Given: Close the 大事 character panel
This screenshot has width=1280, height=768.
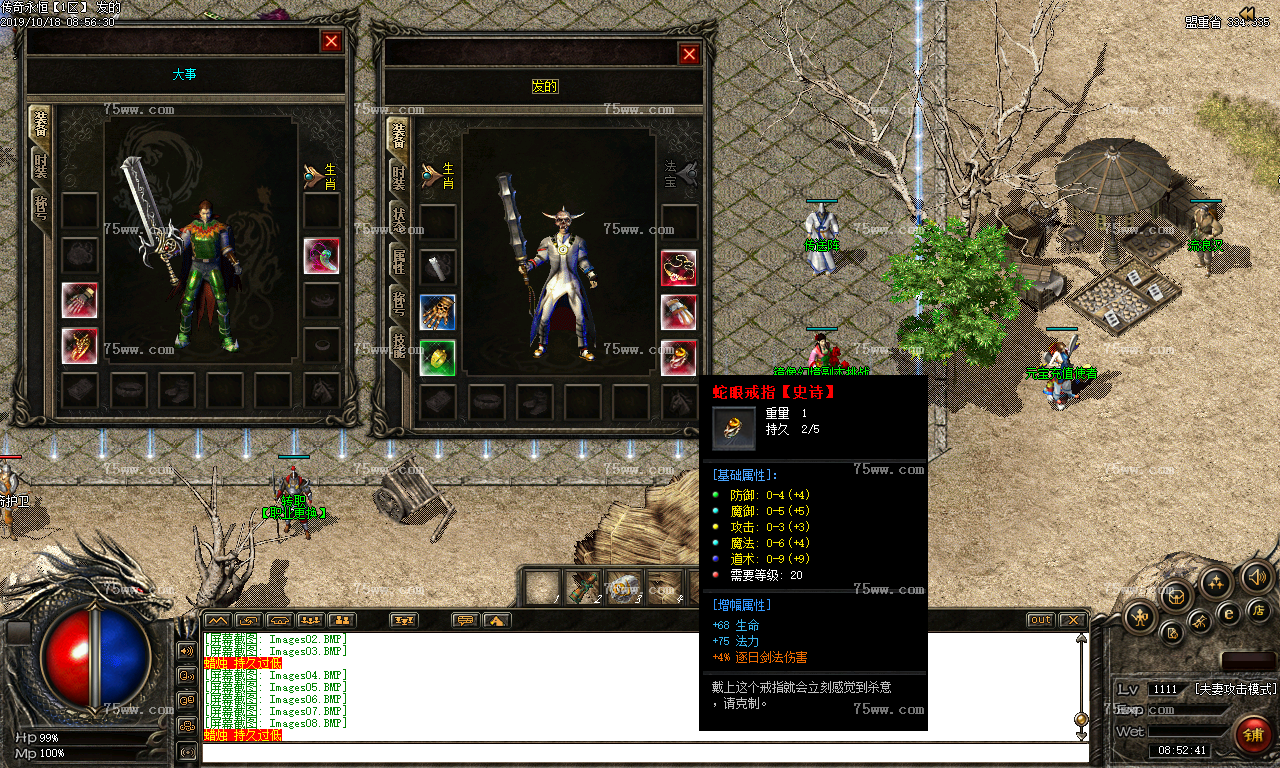Looking at the screenshot, I should pyautogui.click(x=331, y=41).
